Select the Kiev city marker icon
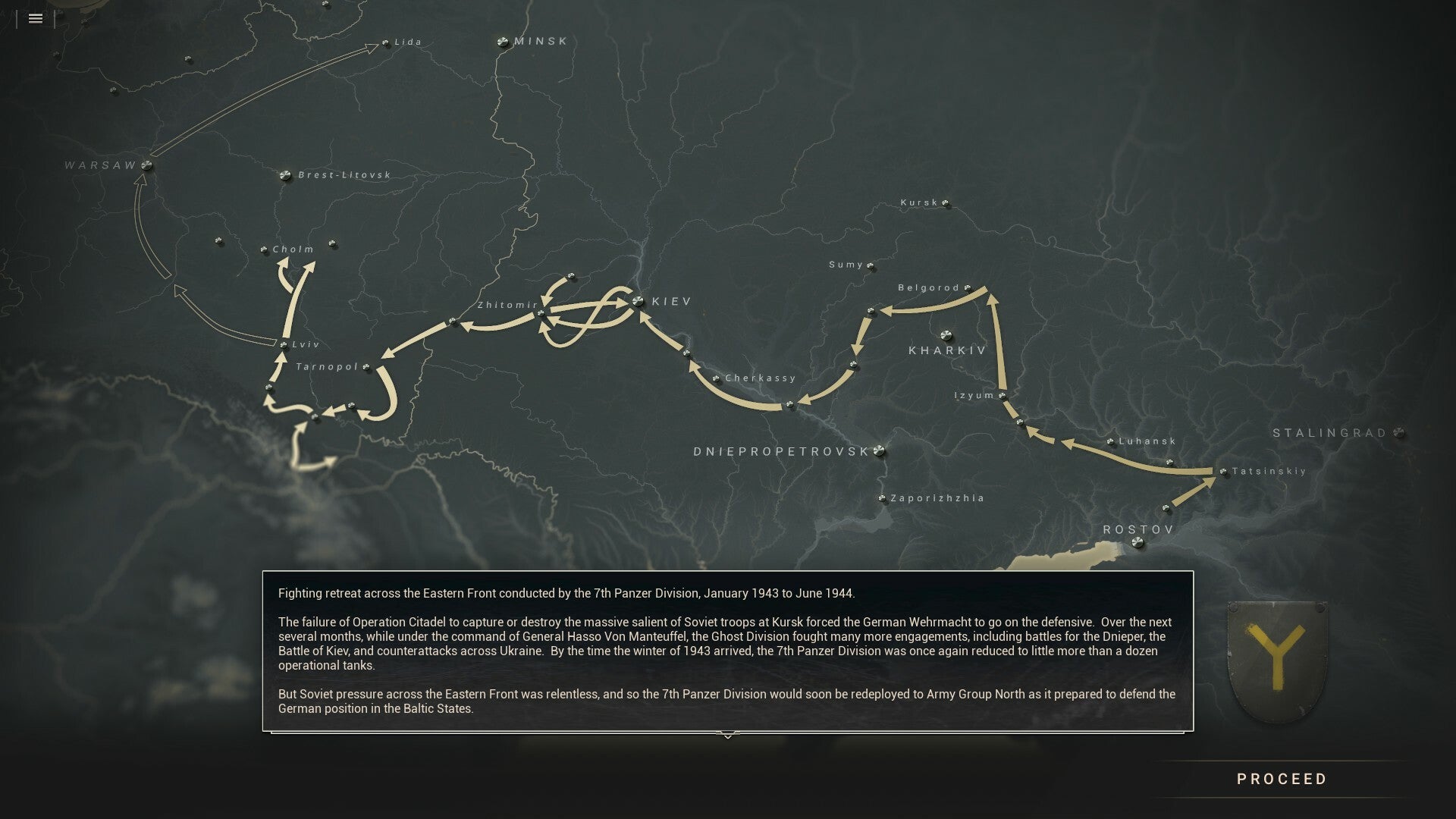The image size is (1456, 819). tap(637, 301)
